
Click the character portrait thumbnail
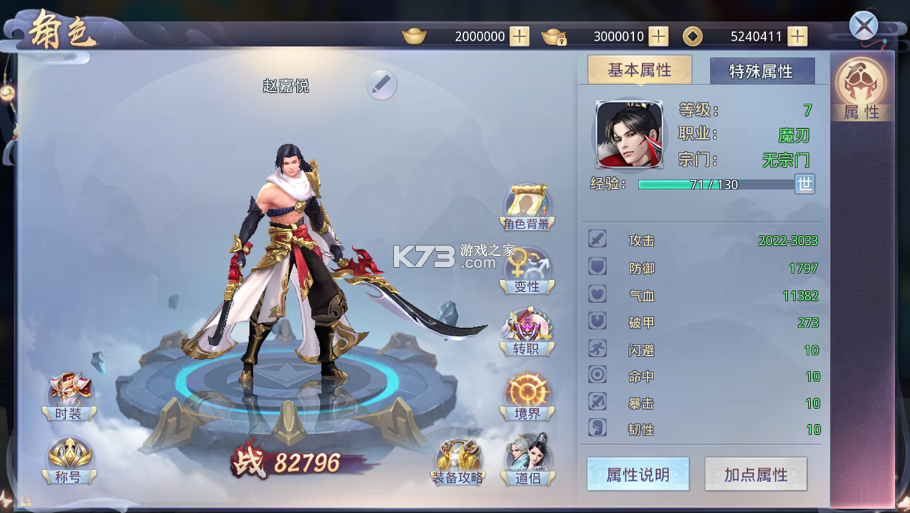tap(629, 134)
